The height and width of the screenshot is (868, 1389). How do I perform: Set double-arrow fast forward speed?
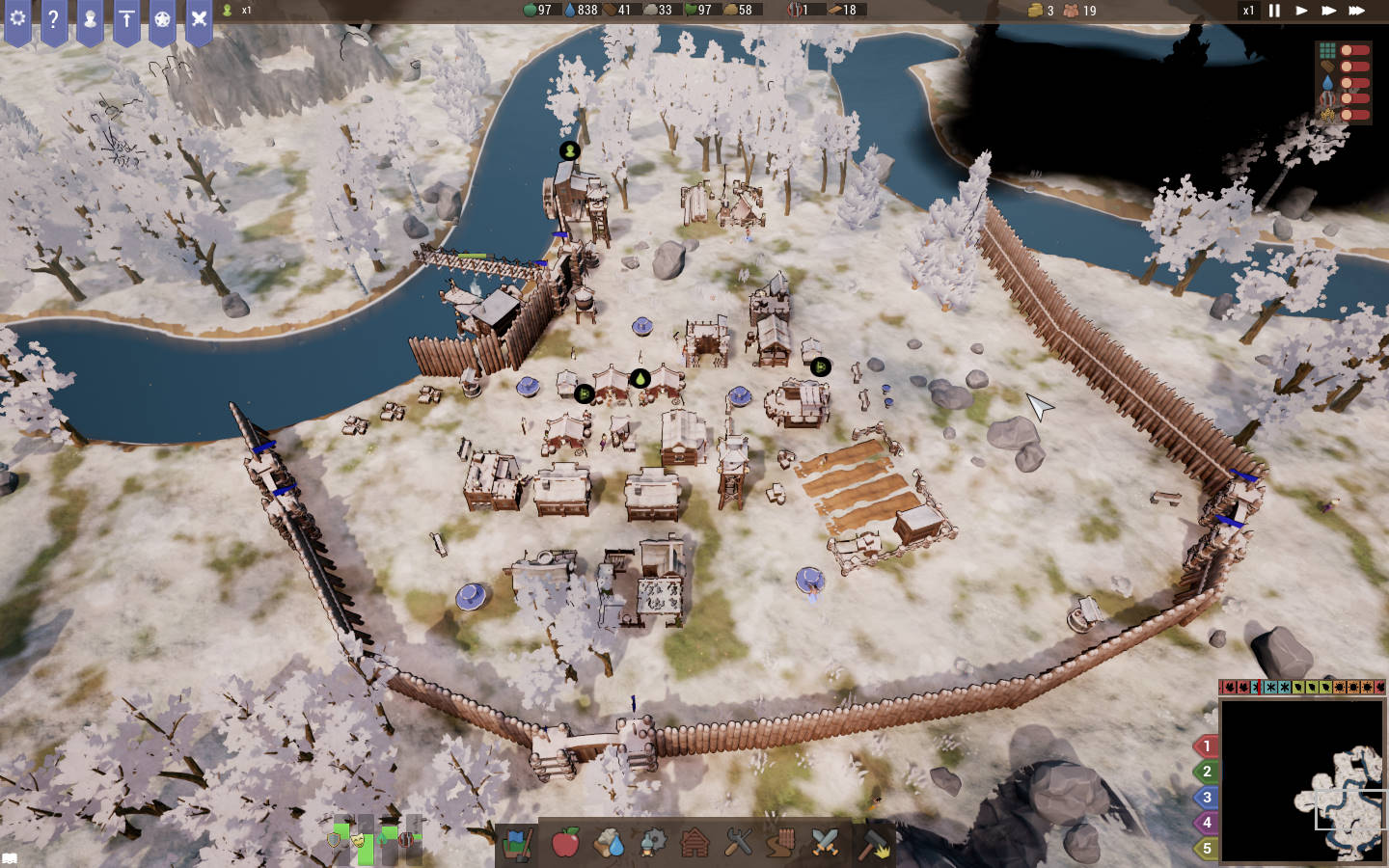coord(1328,11)
